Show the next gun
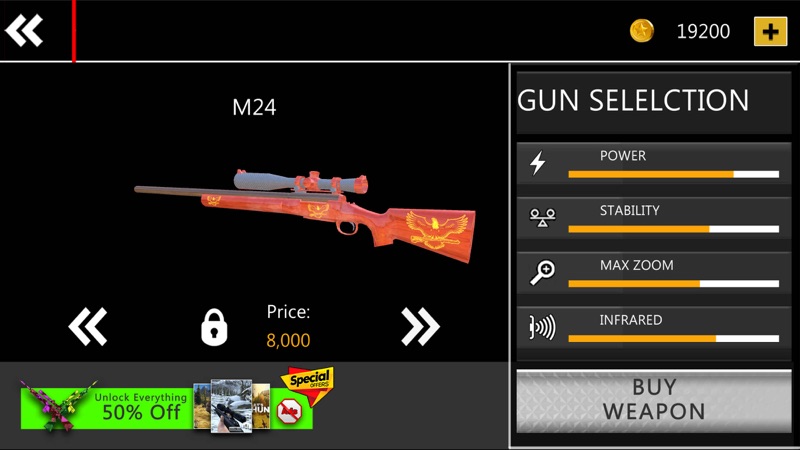The height and width of the screenshot is (450, 800). click(420, 326)
